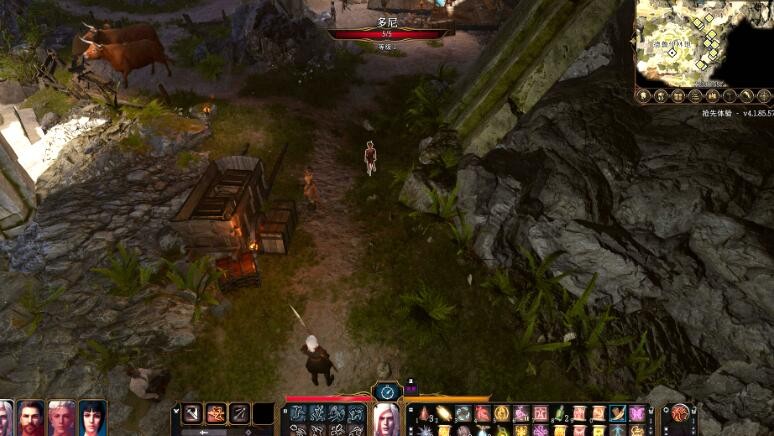Choose the ranged weapon attack icon
This screenshot has width=774, height=436.
click(239, 413)
